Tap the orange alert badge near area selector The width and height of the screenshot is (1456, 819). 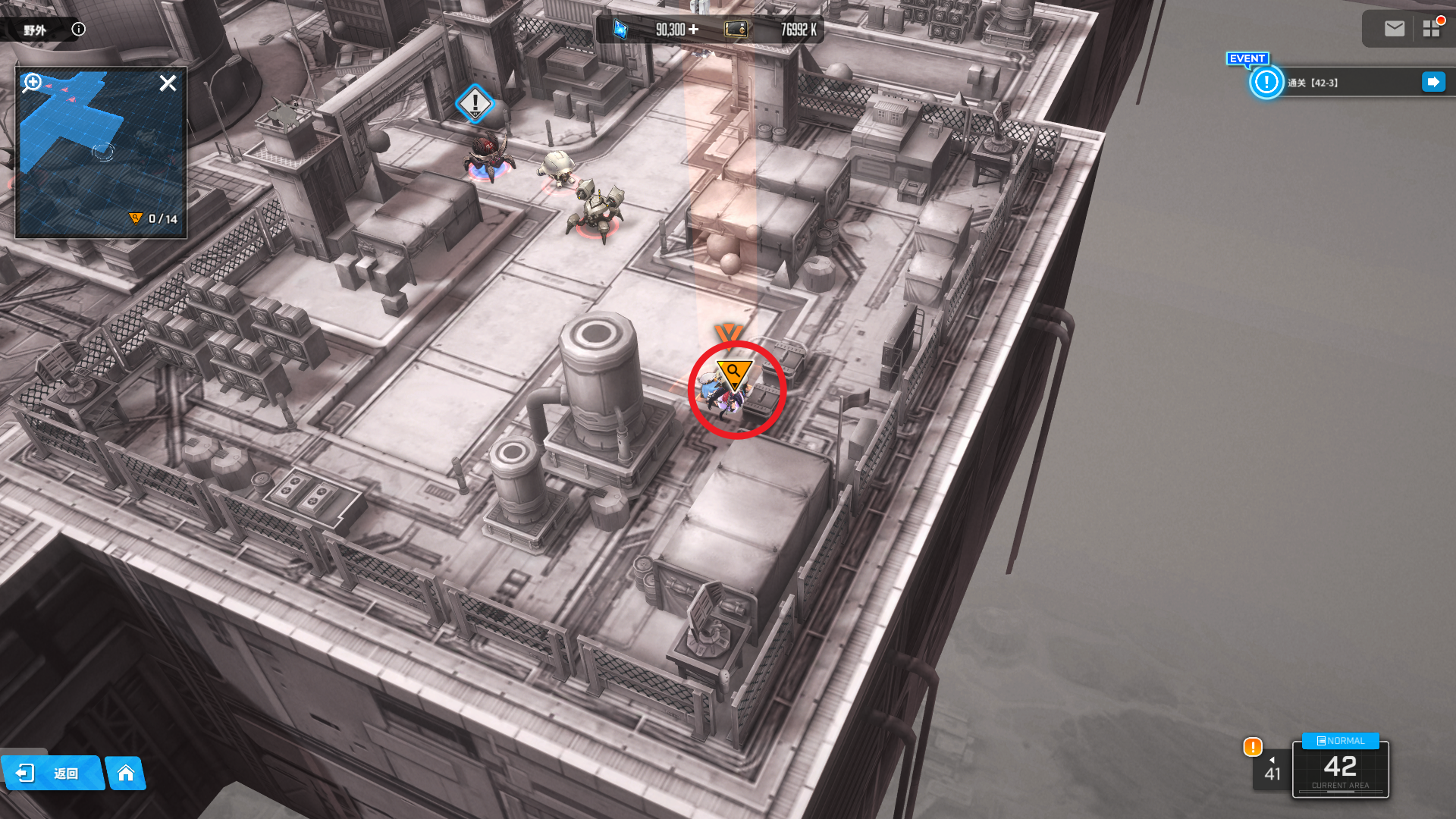[1253, 747]
